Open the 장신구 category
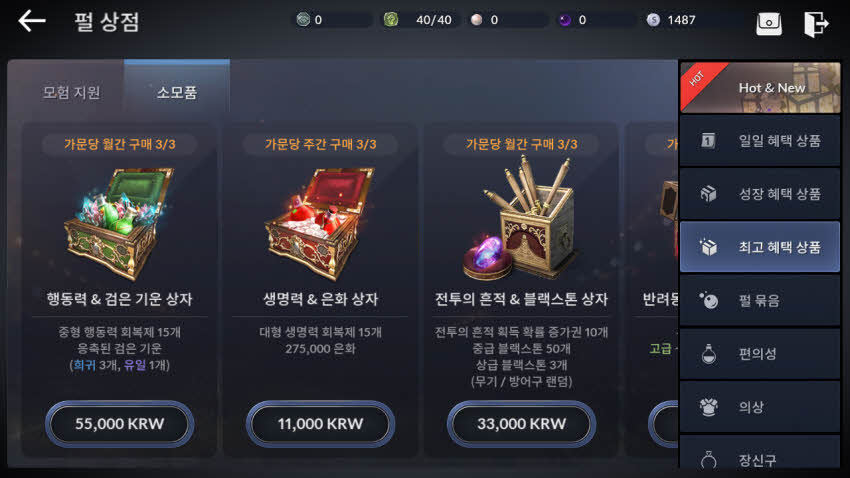Screen dimensions: 850x478 [760, 458]
